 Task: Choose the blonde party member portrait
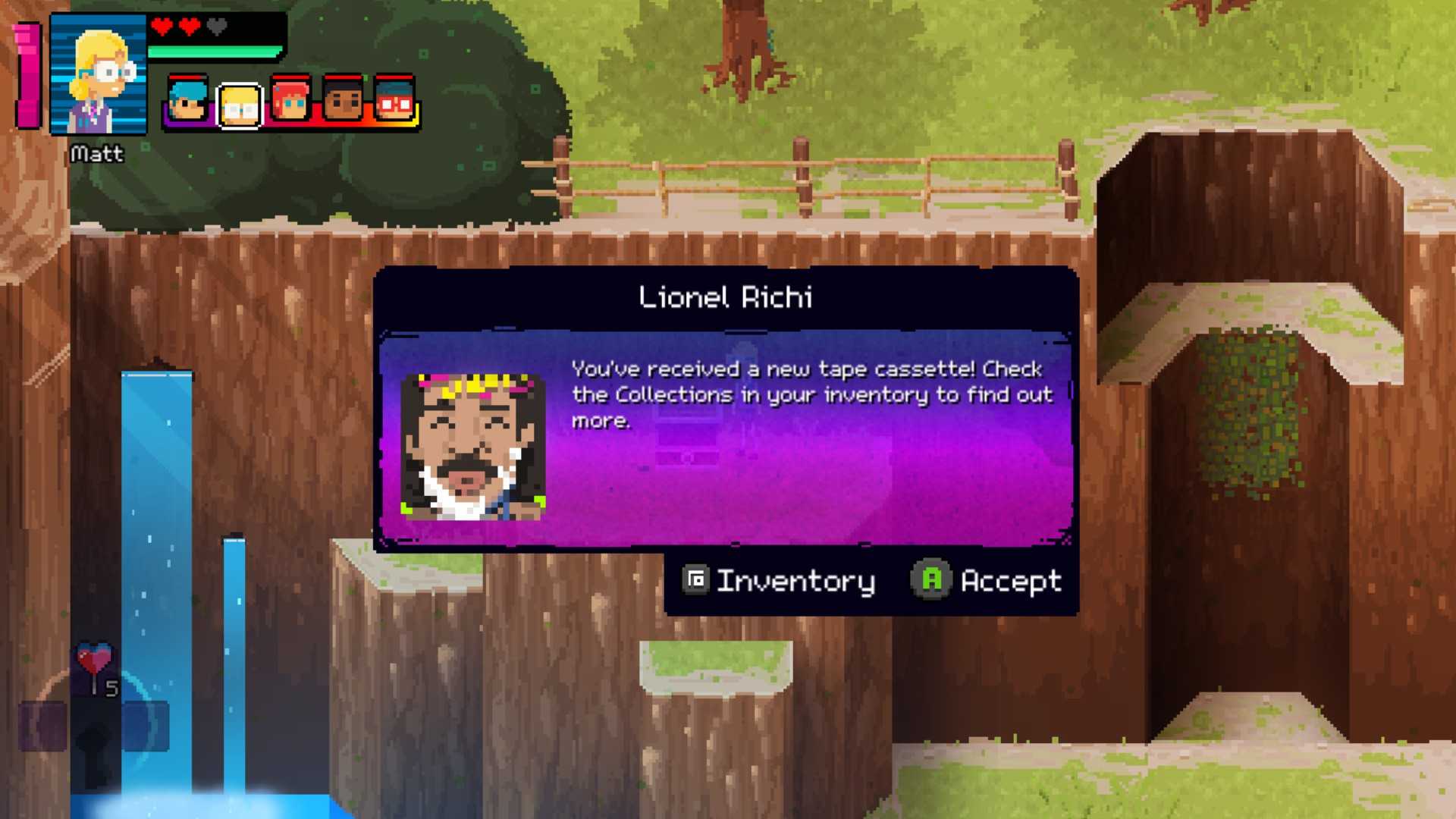240,105
